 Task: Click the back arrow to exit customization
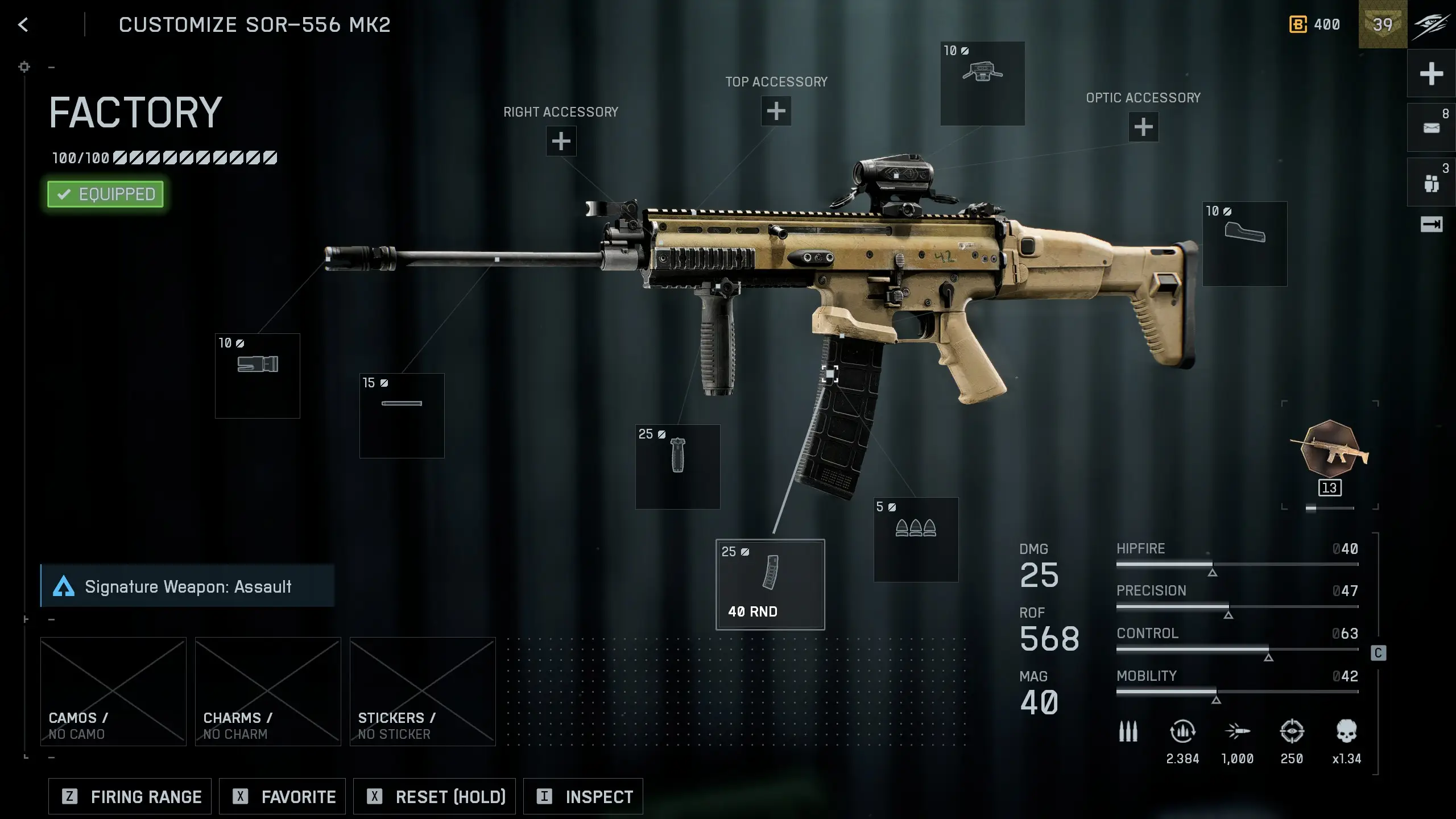point(23,24)
